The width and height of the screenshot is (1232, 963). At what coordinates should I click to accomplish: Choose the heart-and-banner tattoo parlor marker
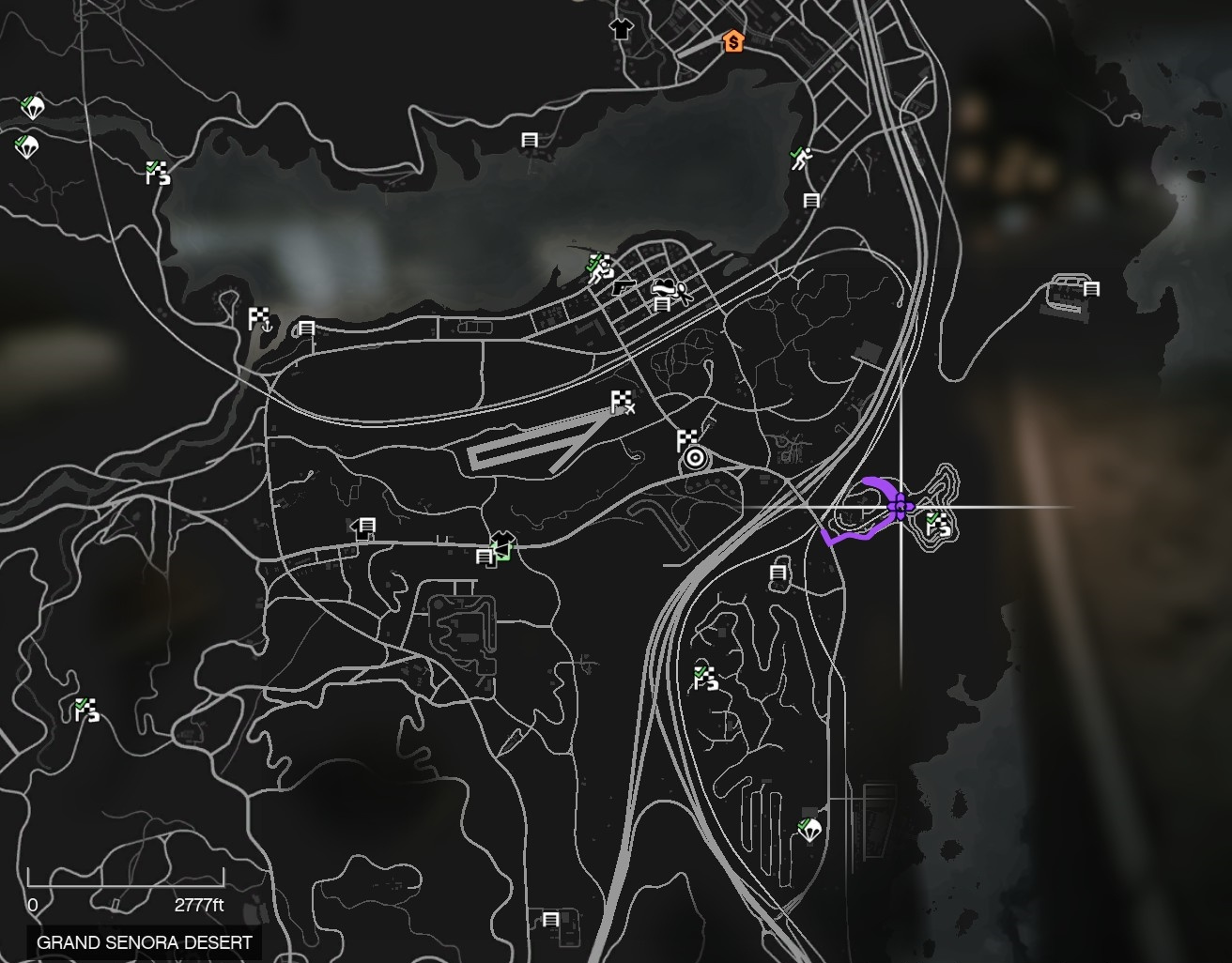click(x=664, y=285)
